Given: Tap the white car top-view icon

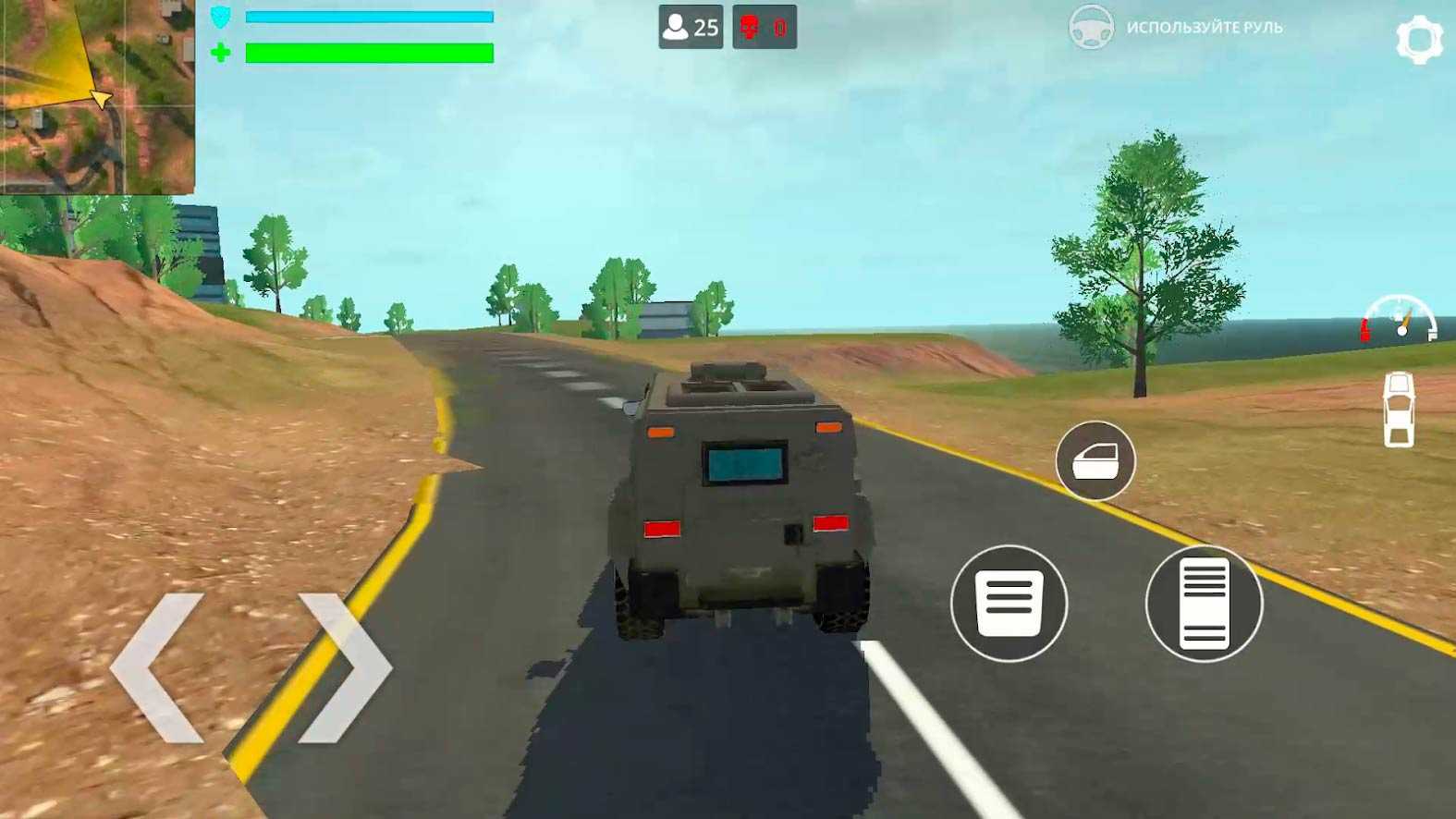Looking at the screenshot, I should click(x=1399, y=409).
